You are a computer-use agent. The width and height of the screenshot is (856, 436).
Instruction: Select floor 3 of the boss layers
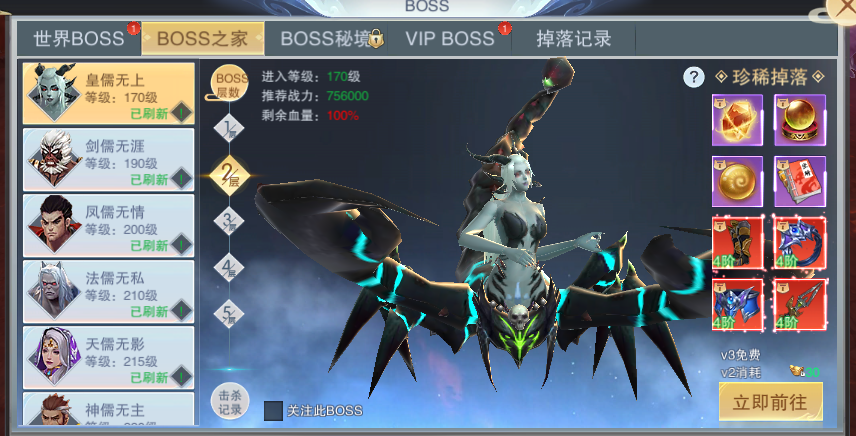pos(230,220)
